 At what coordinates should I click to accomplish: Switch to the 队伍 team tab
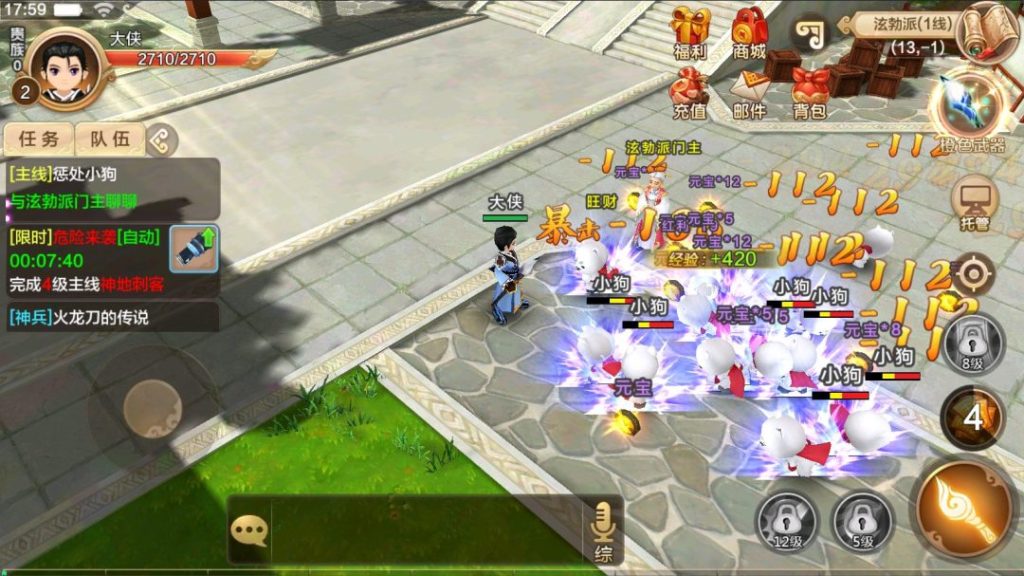point(110,139)
